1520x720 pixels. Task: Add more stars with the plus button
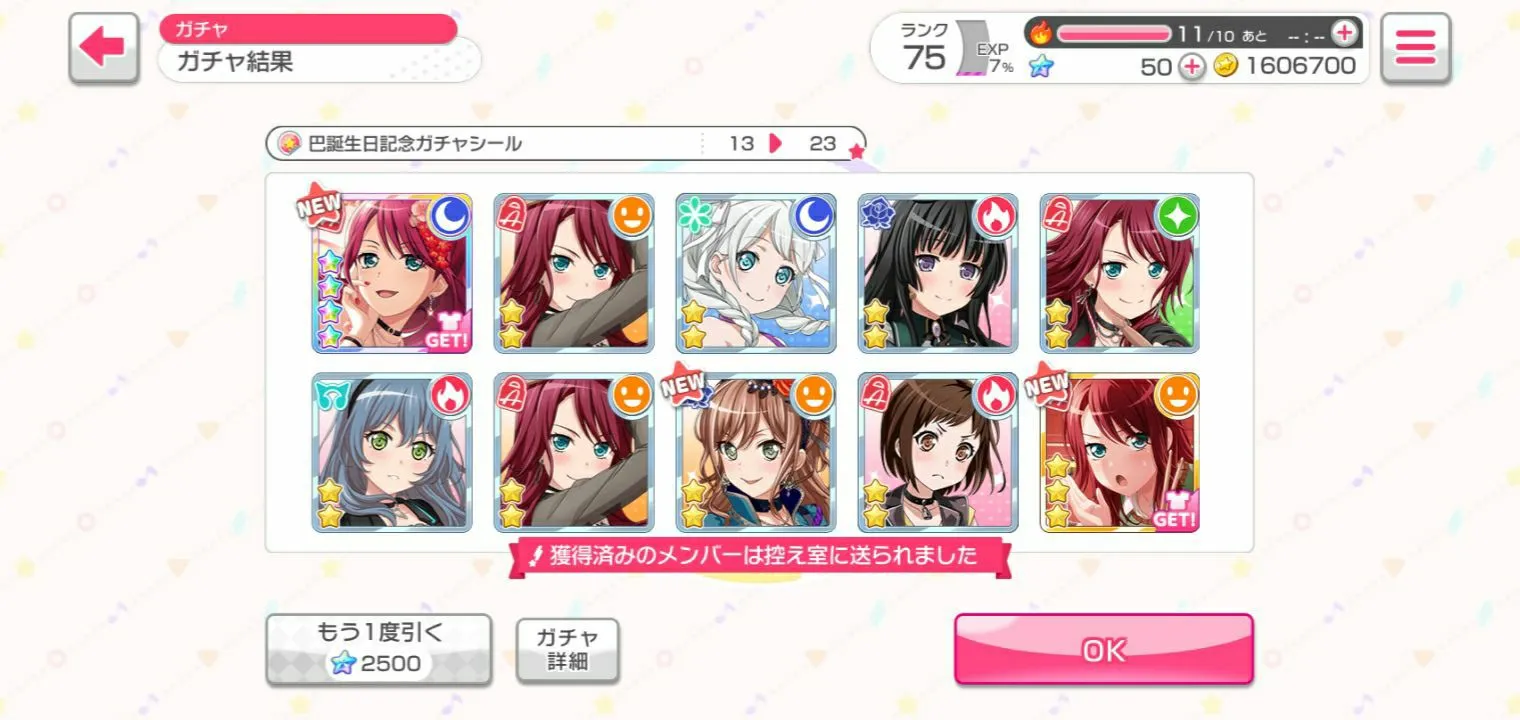pos(1190,66)
